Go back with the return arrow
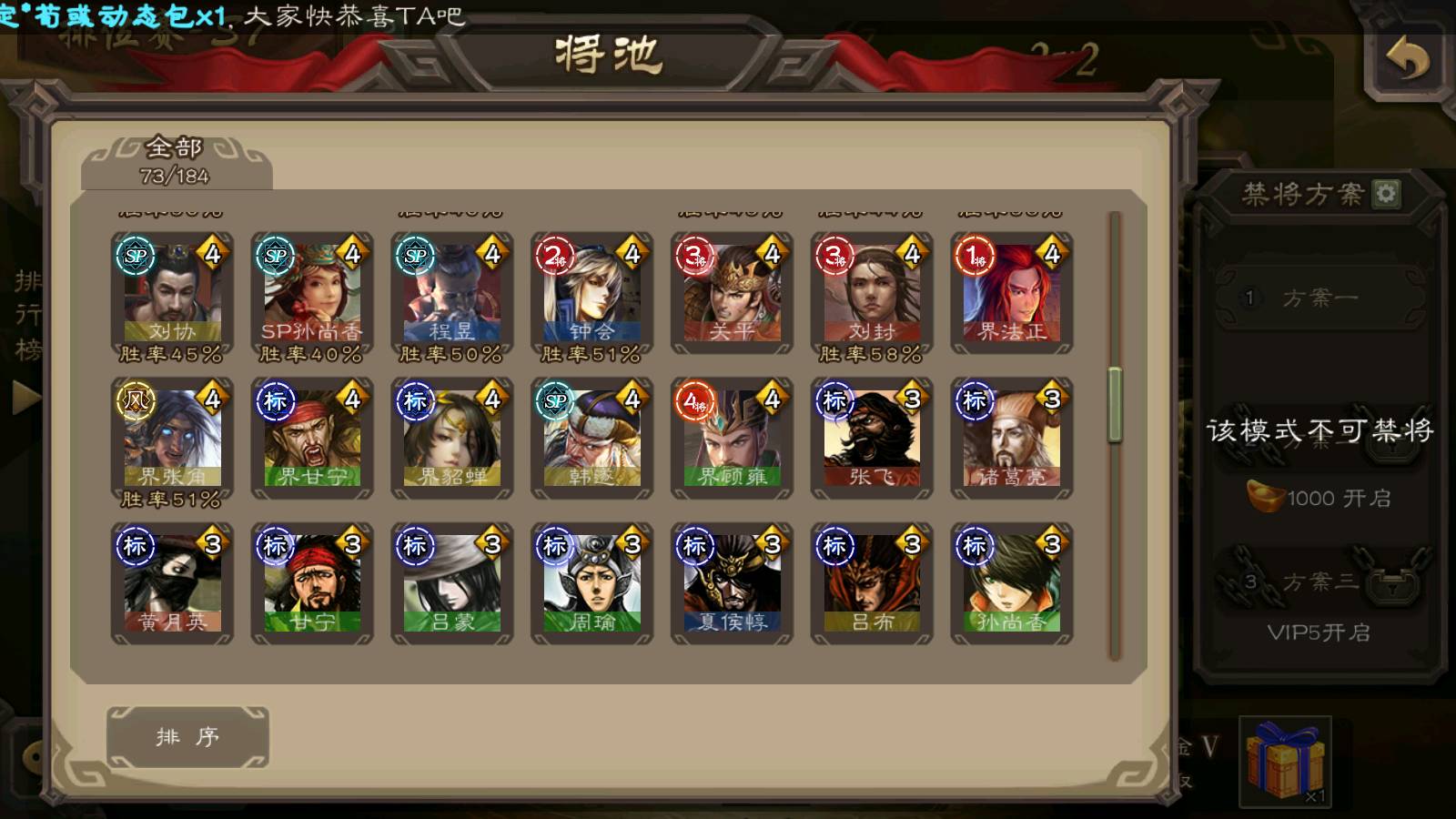1456x819 pixels. (1407, 61)
